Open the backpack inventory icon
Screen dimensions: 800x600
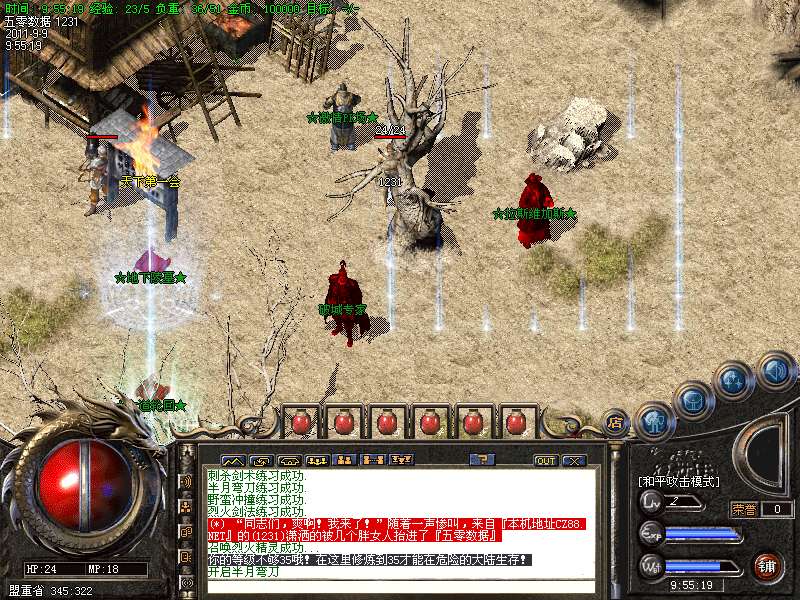[693, 400]
